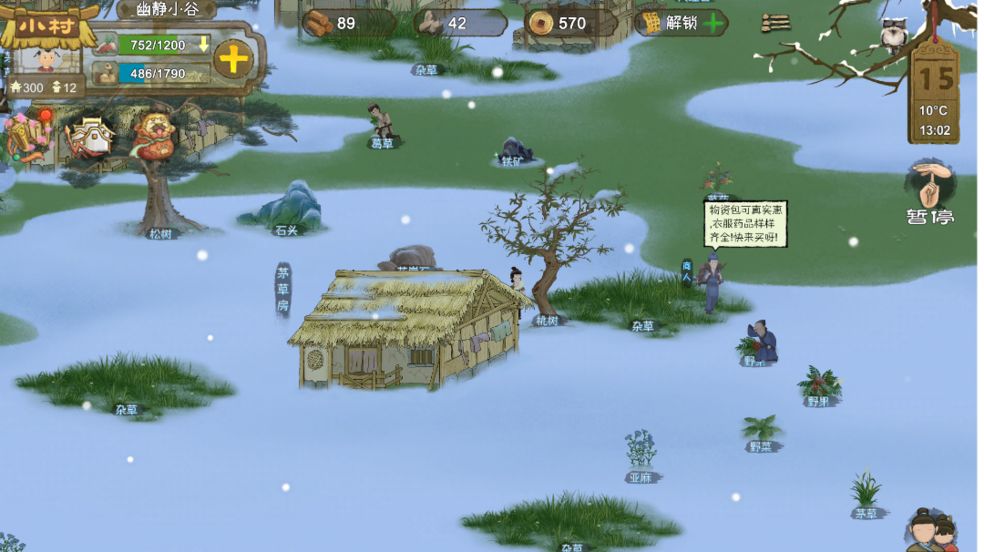
Task: Open the 解锁 unlock button with green plus
Action: 684,23
